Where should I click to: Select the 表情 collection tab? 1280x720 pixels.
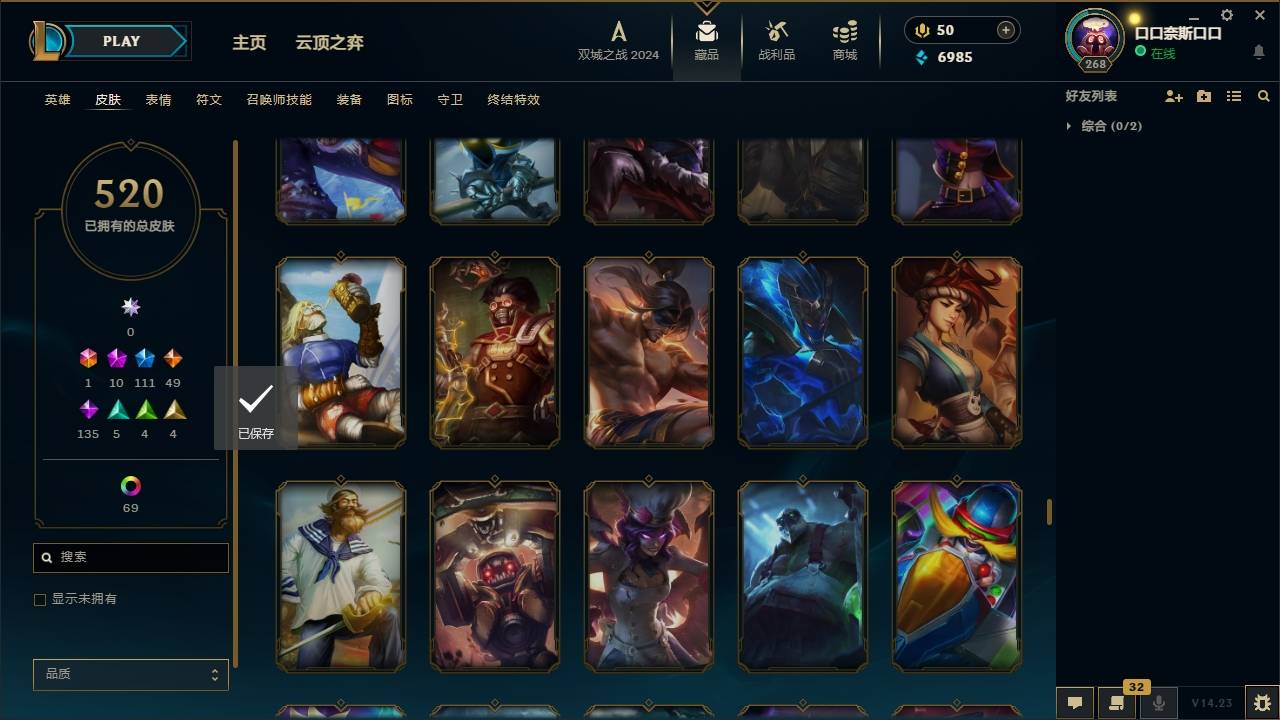tap(159, 100)
